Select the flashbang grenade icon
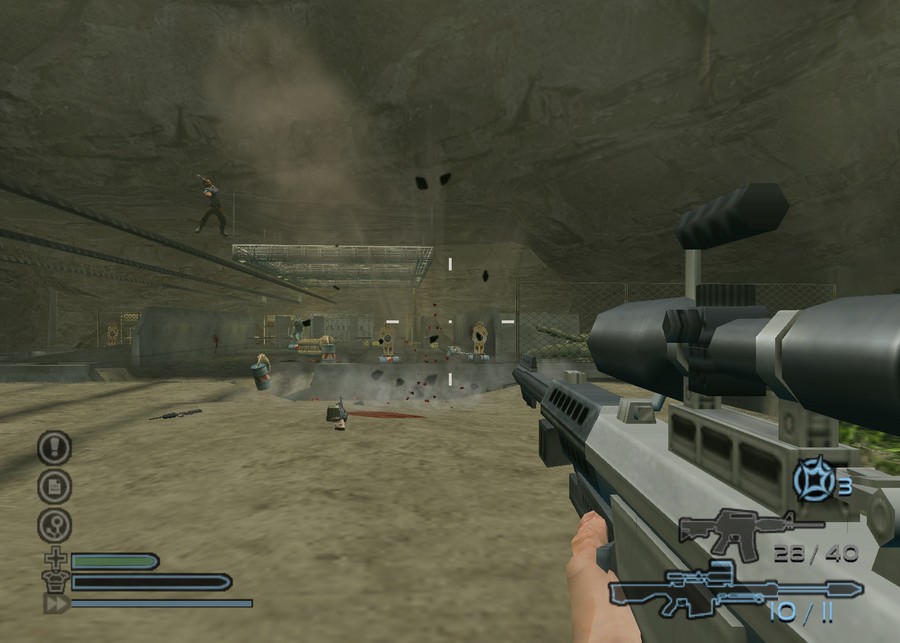Screen dimensions: 900x643 click(814, 481)
